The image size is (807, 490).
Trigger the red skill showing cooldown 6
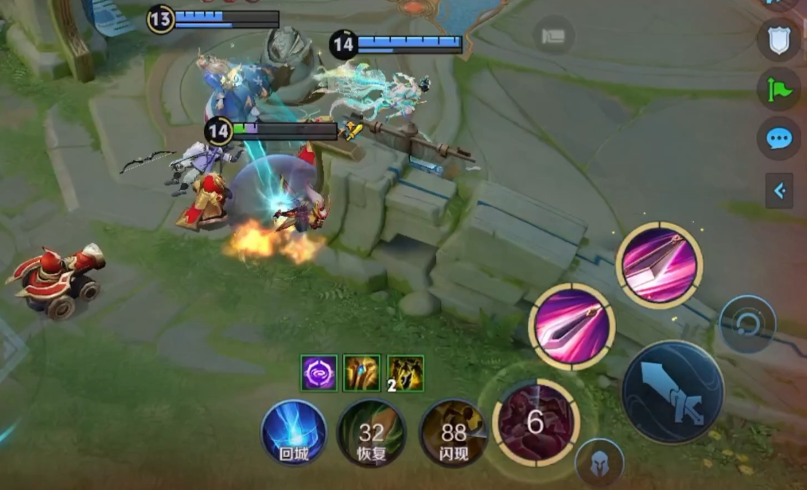(x=536, y=422)
